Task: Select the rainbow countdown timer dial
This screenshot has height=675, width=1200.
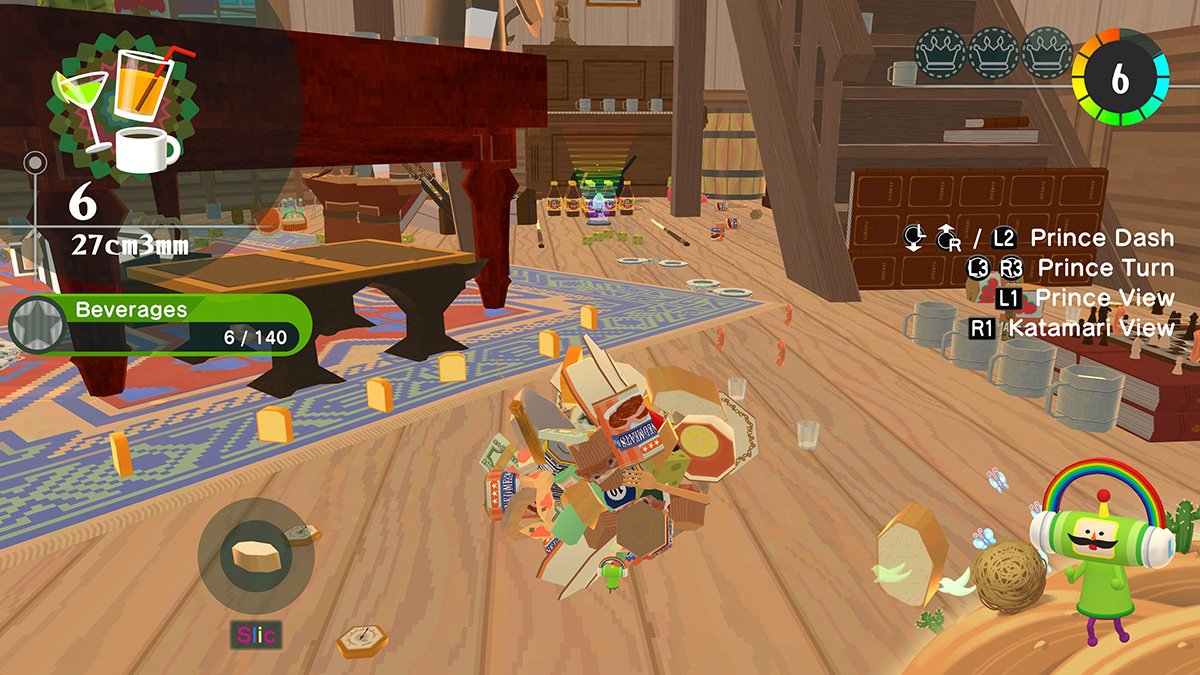Action: (x=1120, y=79)
